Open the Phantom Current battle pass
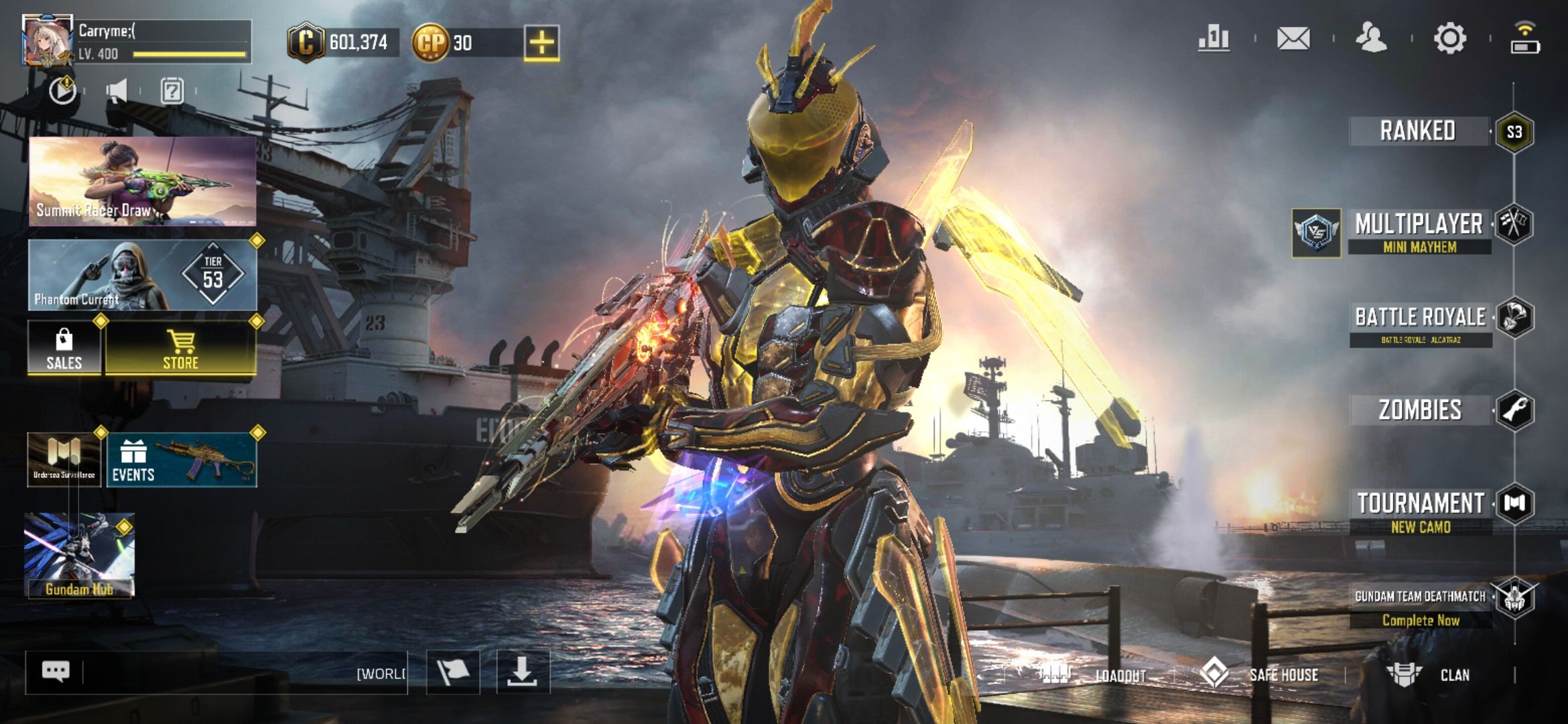Image resolution: width=1568 pixels, height=724 pixels. point(142,276)
